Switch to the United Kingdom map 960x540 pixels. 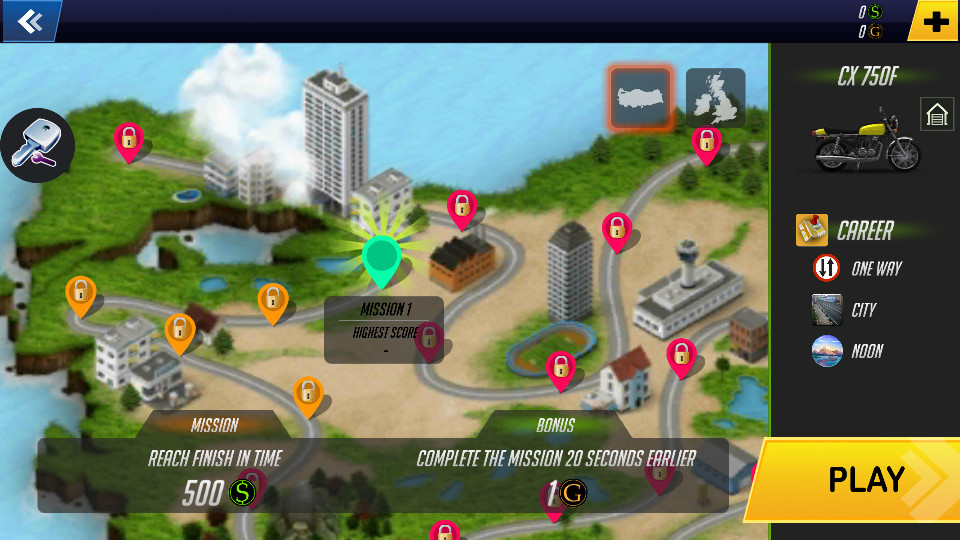coord(715,98)
